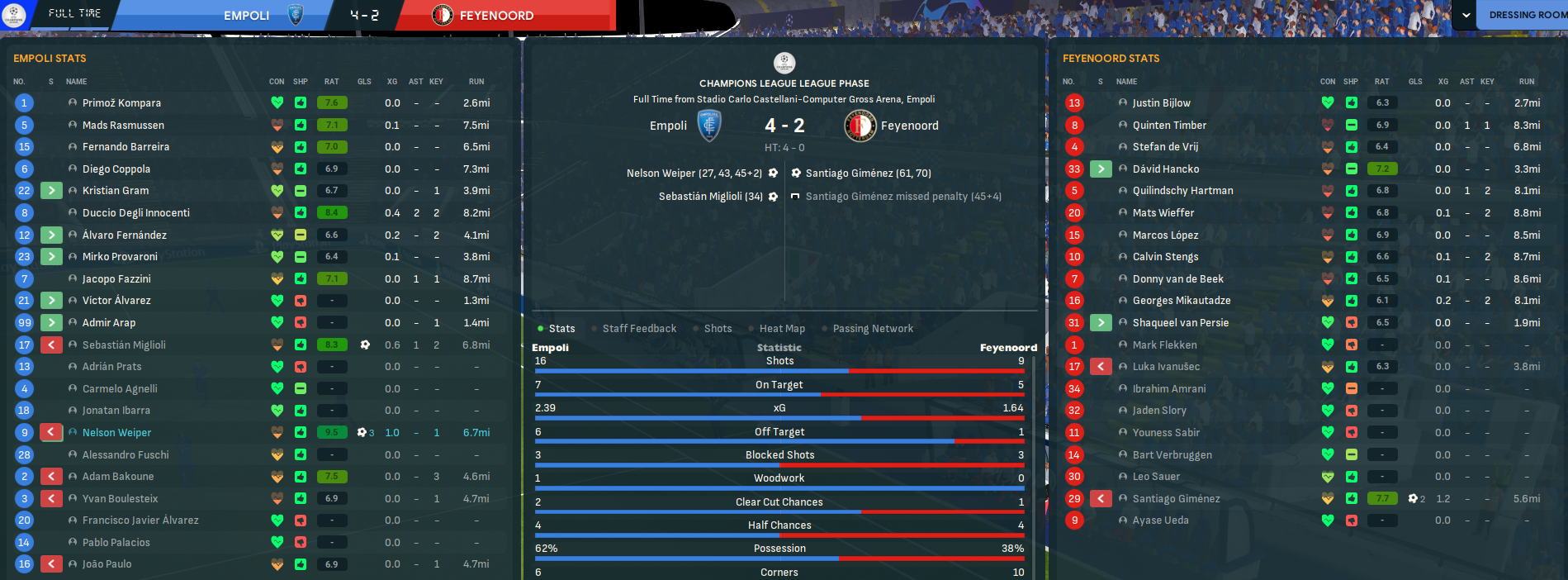Click the Feyenoord team name in header
Screen dimensions: 1568x580
(496, 16)
